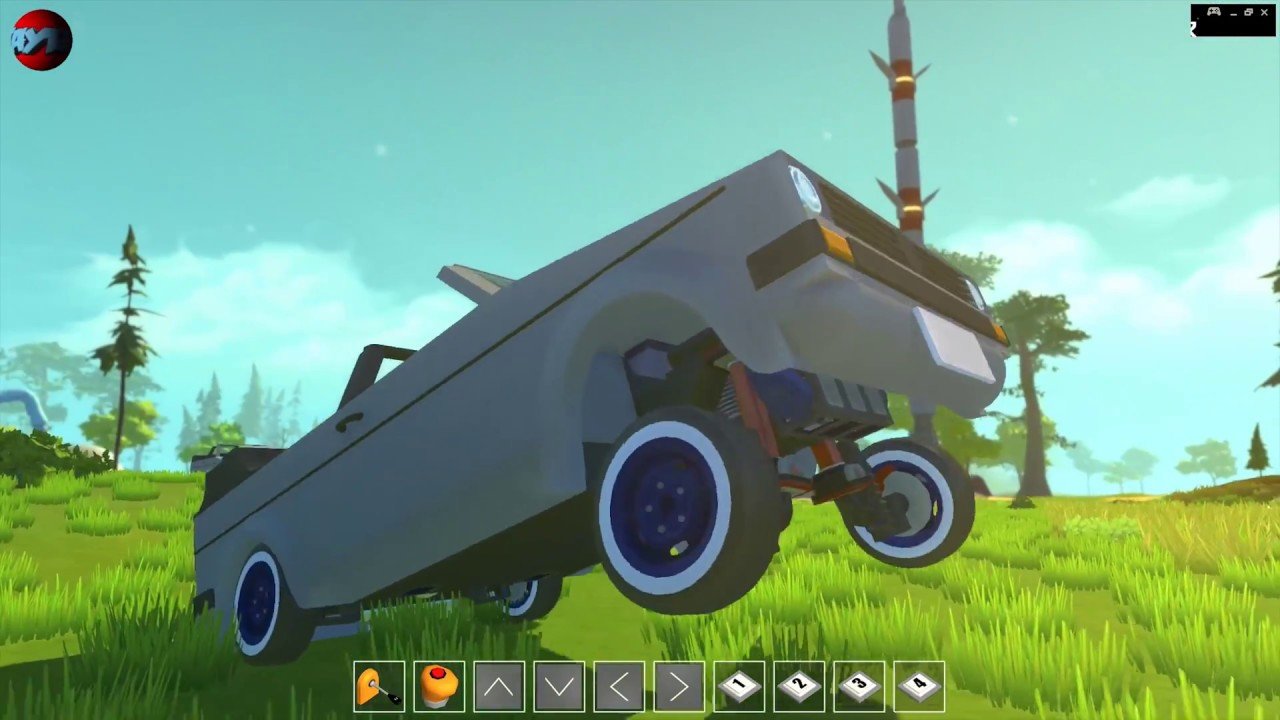Select the number 3 tile slot
This screenshot has height=720, width=1280.
(x=859, y=687)
